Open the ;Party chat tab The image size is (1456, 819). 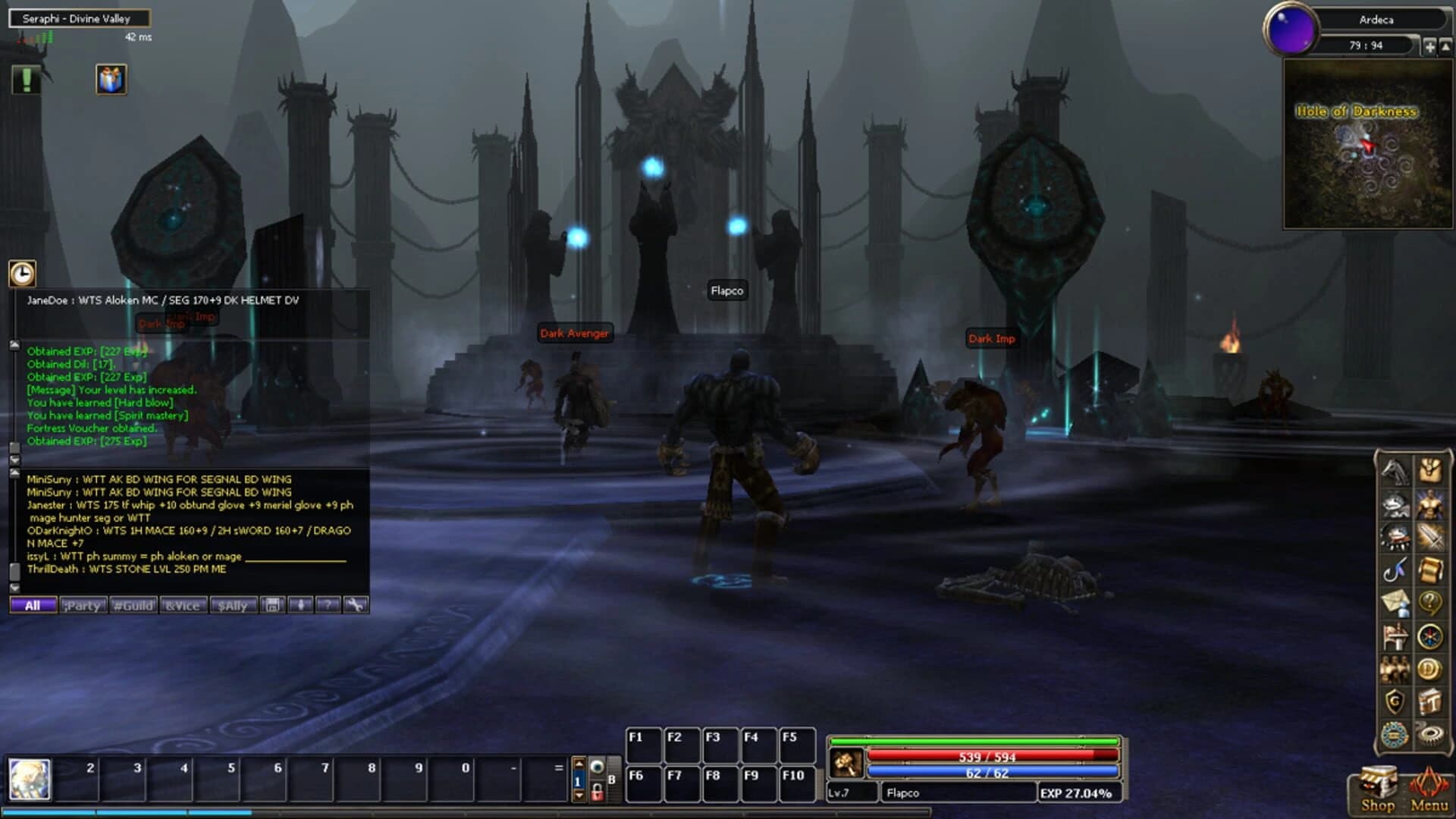pos(82,605)
